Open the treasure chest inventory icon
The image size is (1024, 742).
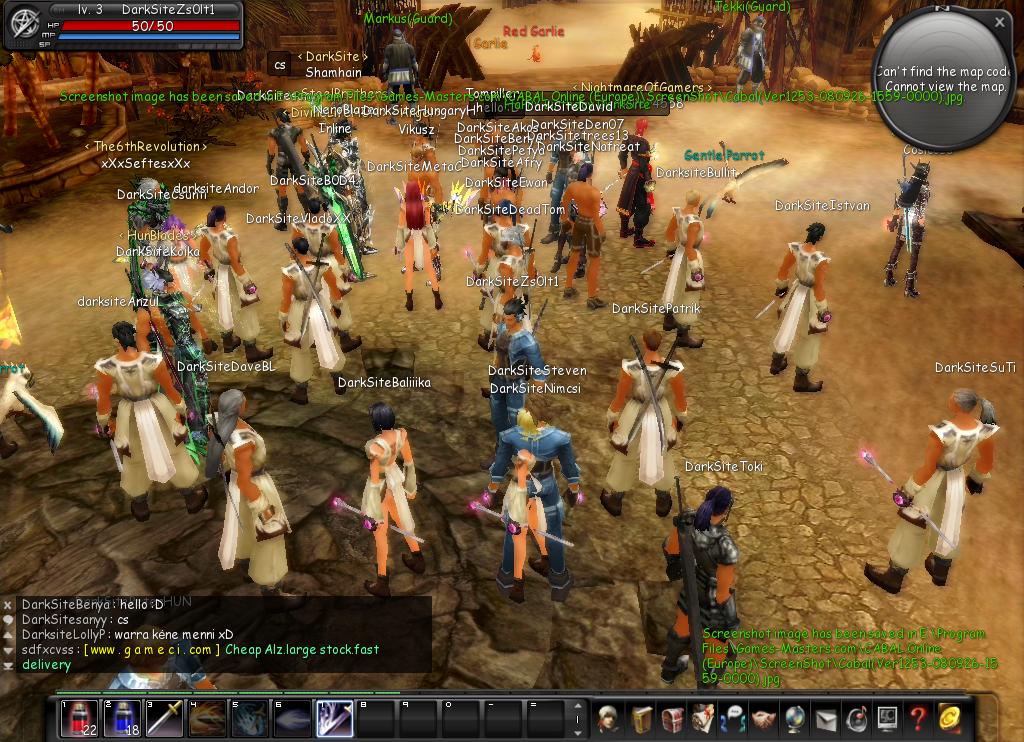671,718
